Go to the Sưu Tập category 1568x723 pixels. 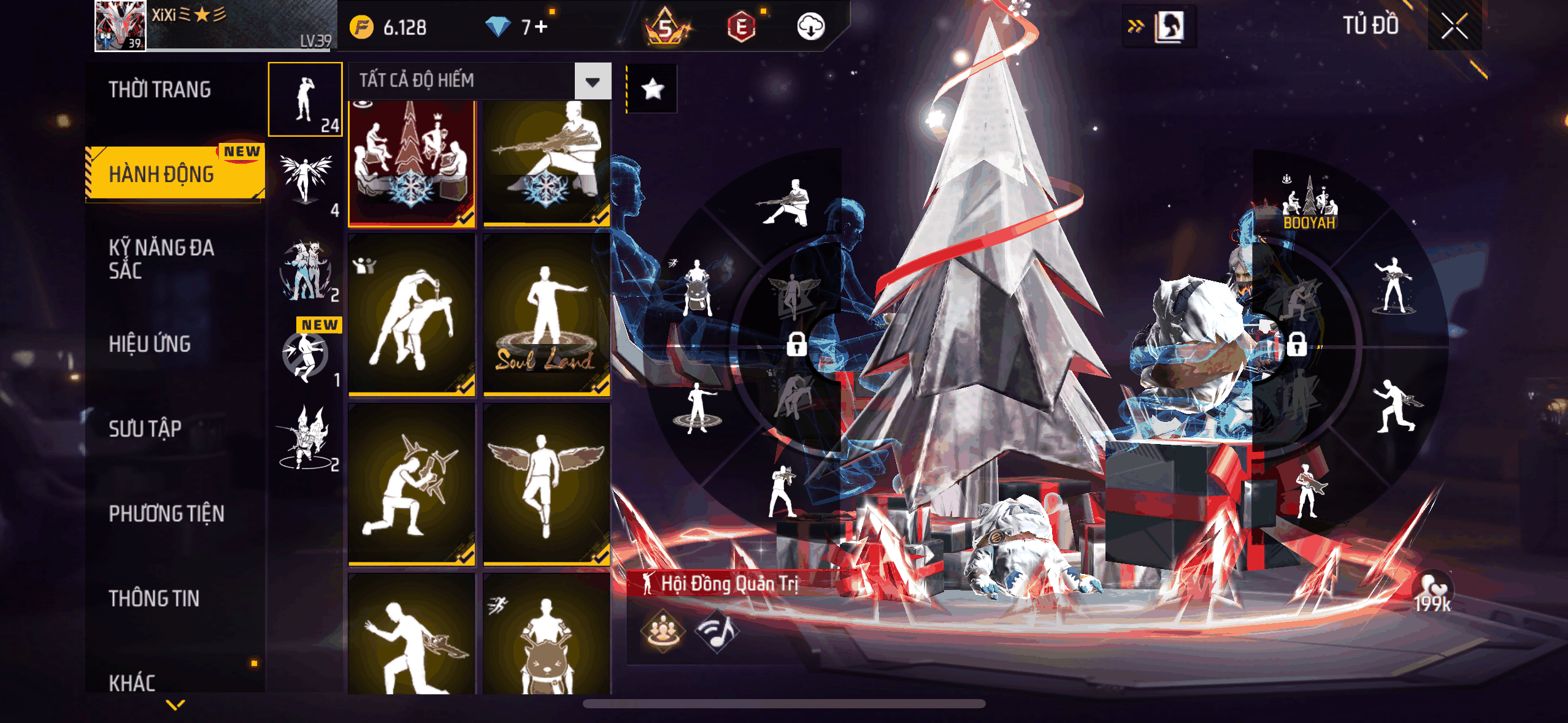tap(145, 429)
